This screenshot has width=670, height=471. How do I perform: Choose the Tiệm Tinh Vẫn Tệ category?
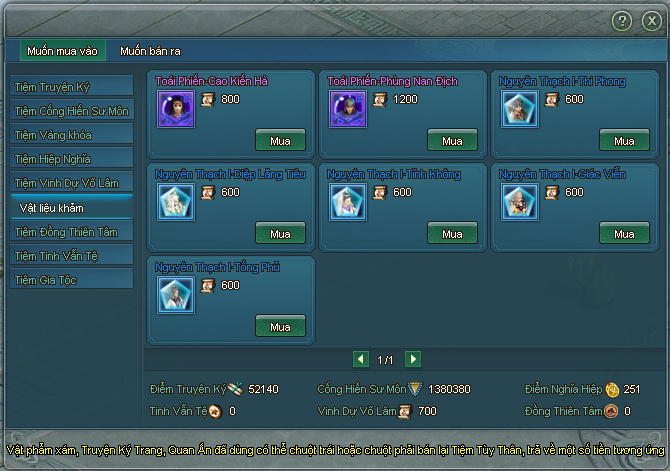click(70, 256)
